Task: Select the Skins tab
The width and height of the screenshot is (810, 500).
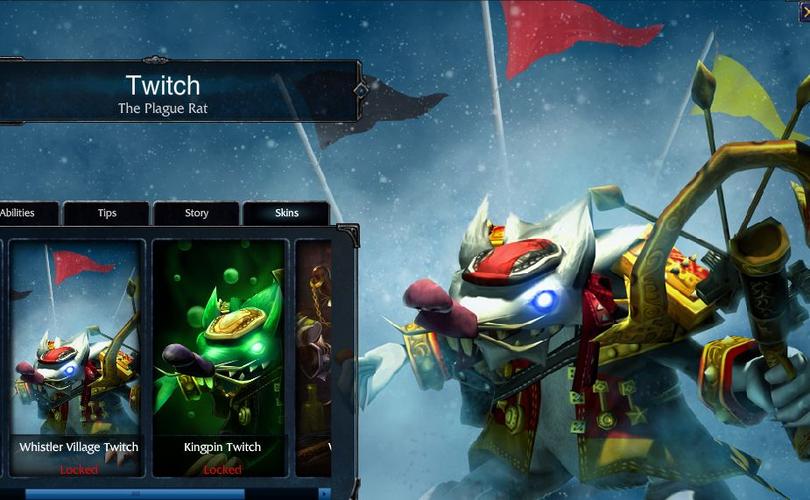Action: pyautogui.click(x=286, y=213)
